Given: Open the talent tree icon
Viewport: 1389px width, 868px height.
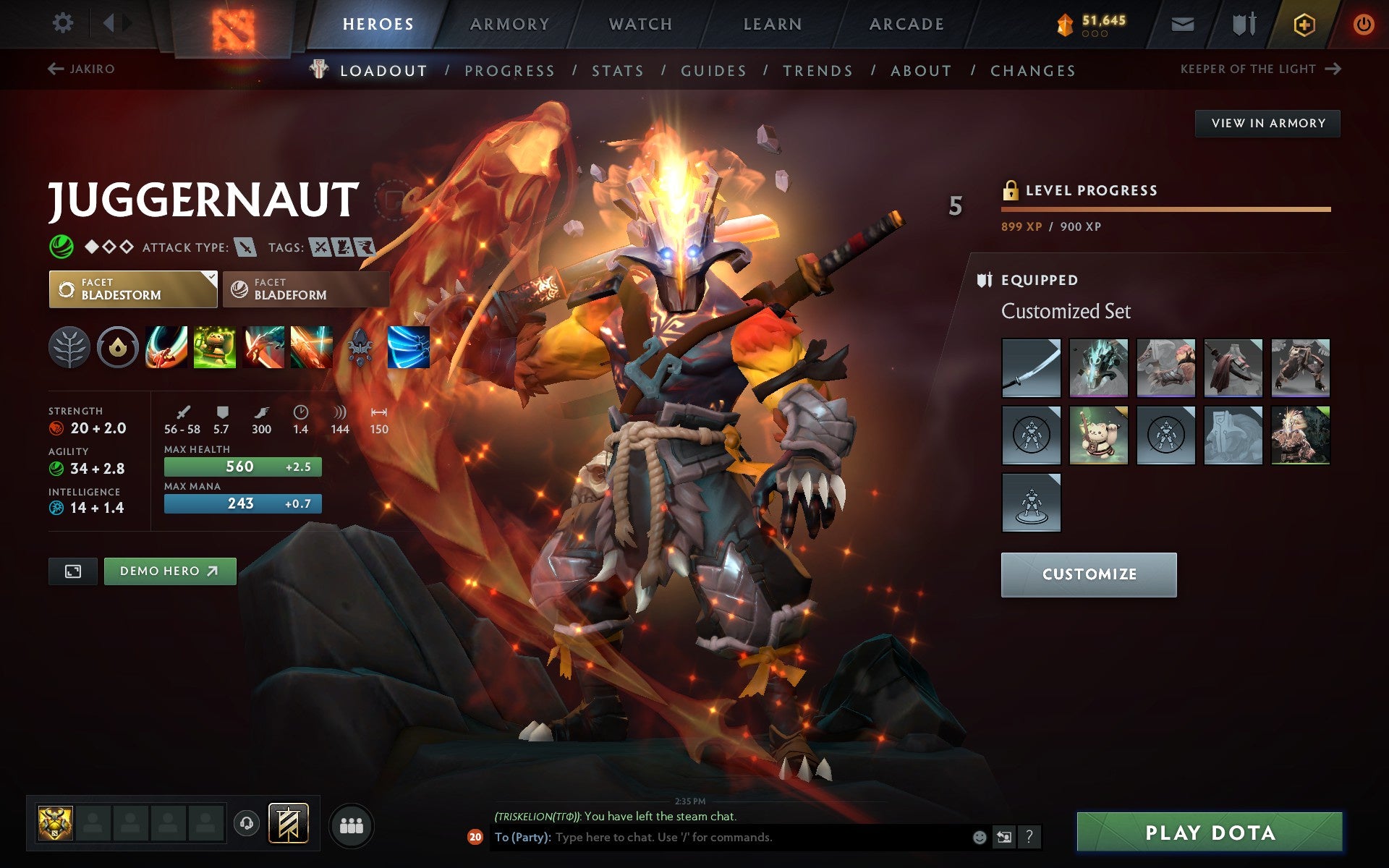Looking at the screenshot, I should 69,347.
